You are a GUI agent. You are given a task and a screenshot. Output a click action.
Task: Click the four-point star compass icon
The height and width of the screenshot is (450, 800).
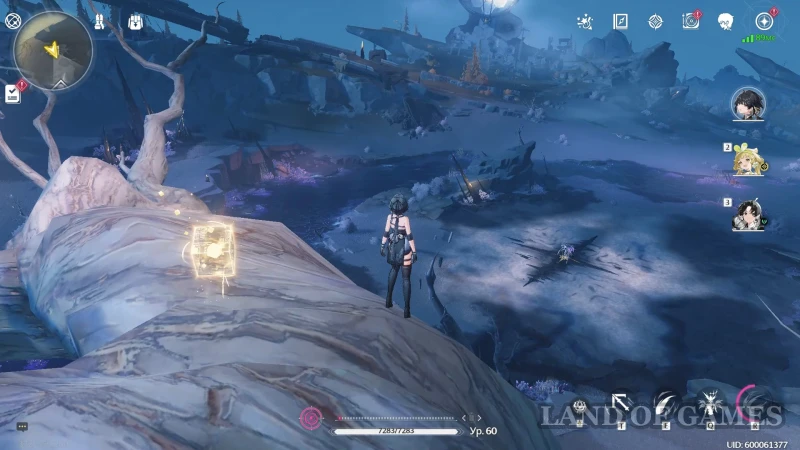click(655, 21)
